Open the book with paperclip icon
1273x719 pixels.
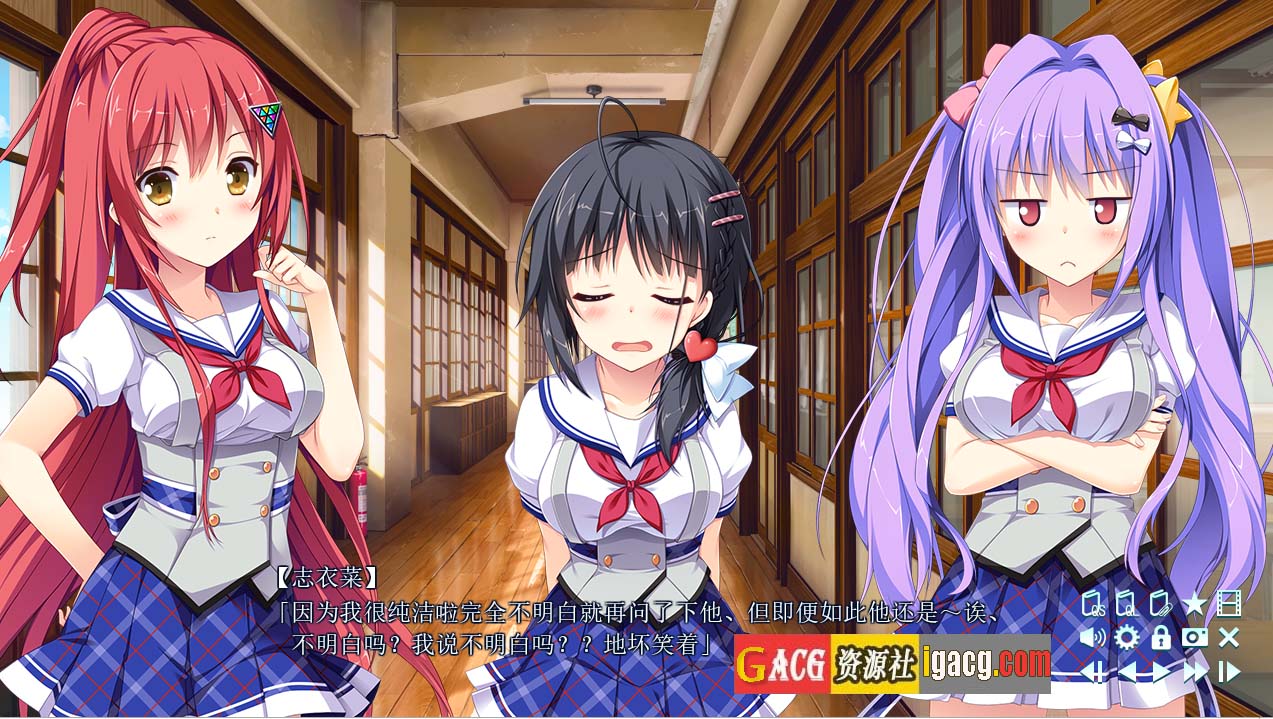click(x=1160, y=604)
